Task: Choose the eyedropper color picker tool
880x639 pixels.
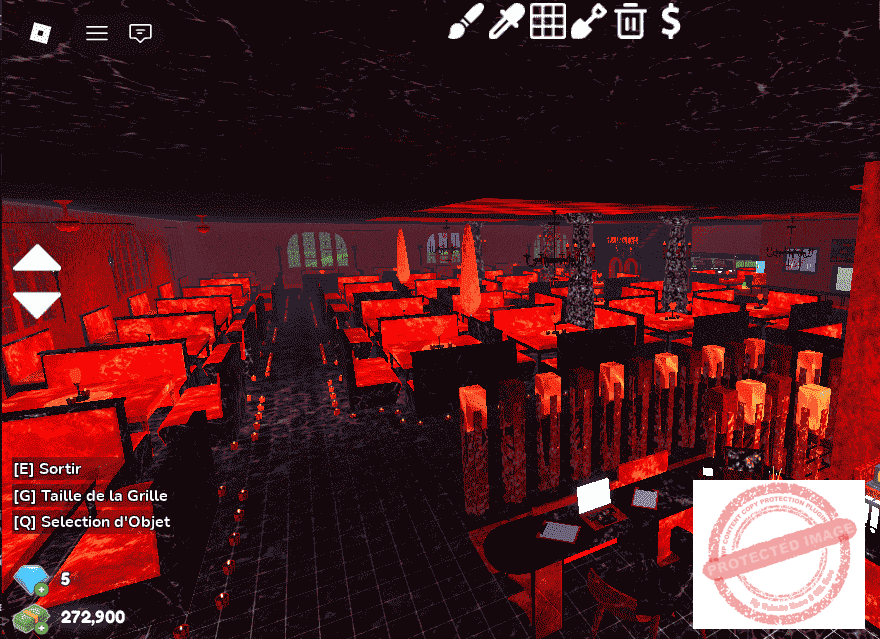Action: click(506, 21)
